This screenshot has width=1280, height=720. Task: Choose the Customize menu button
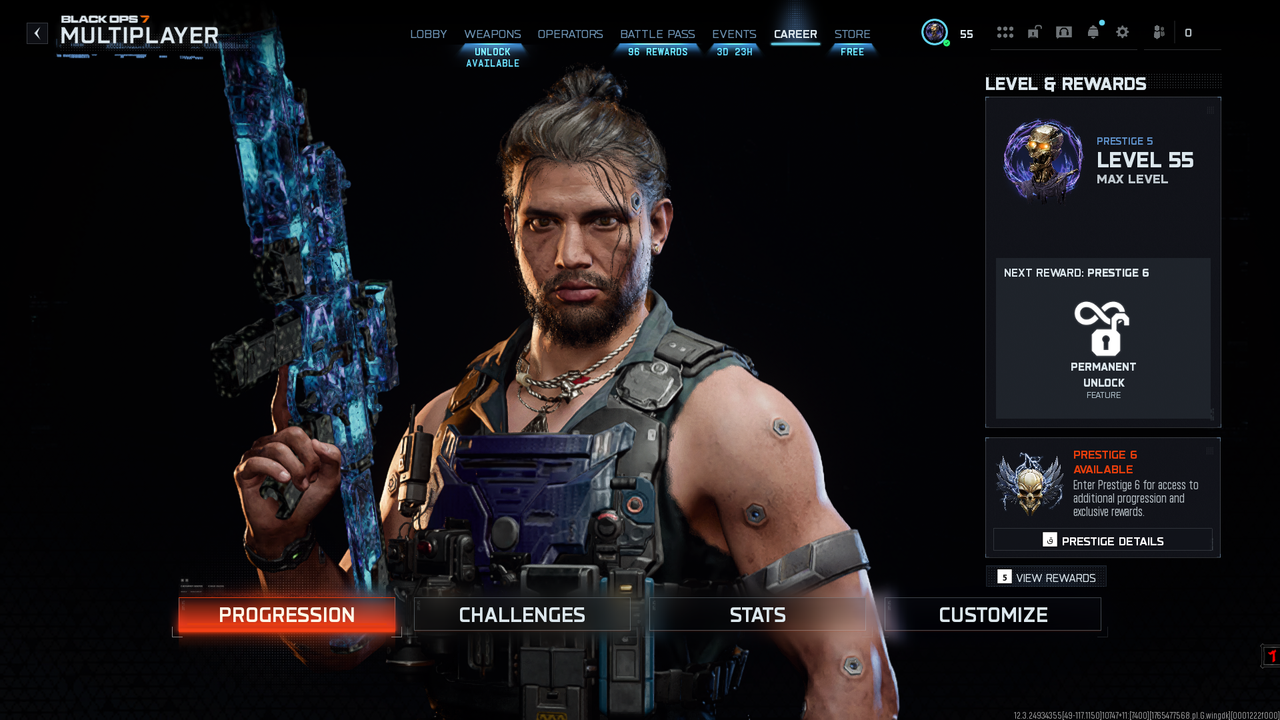[993, 615]
